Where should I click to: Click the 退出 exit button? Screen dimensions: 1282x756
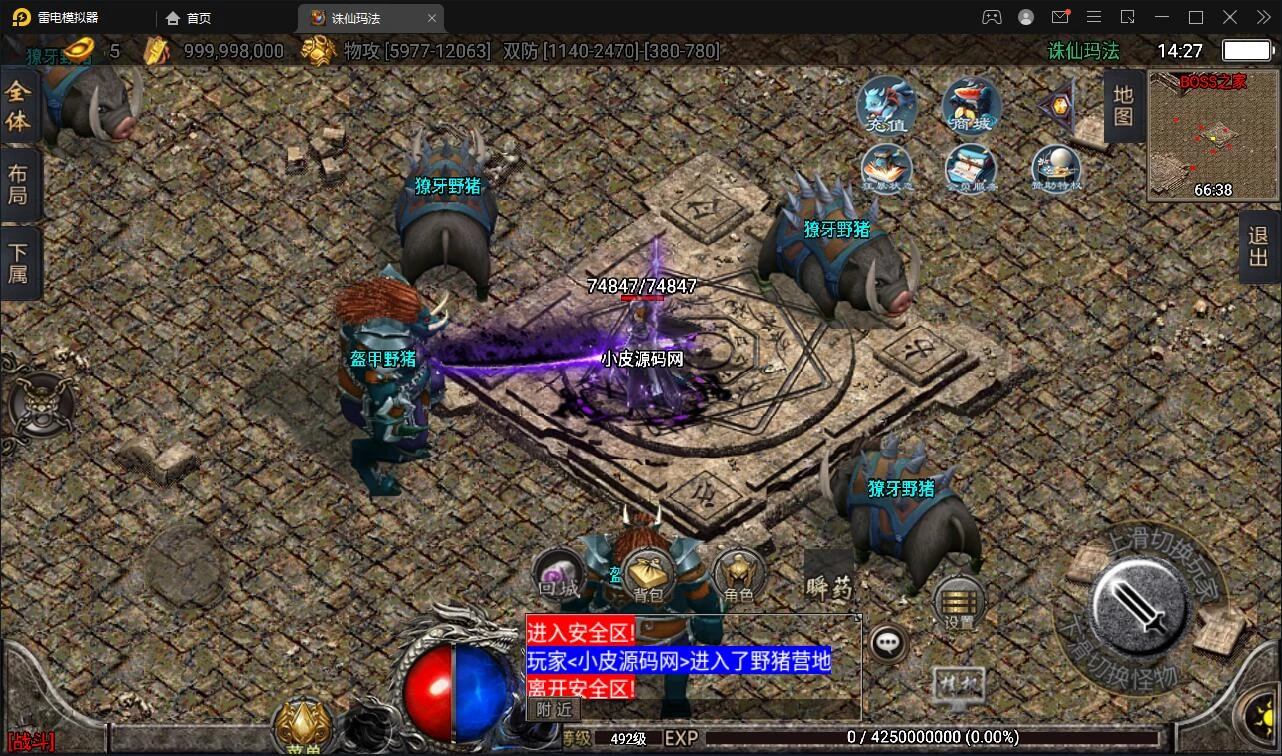click(1258, 248)
